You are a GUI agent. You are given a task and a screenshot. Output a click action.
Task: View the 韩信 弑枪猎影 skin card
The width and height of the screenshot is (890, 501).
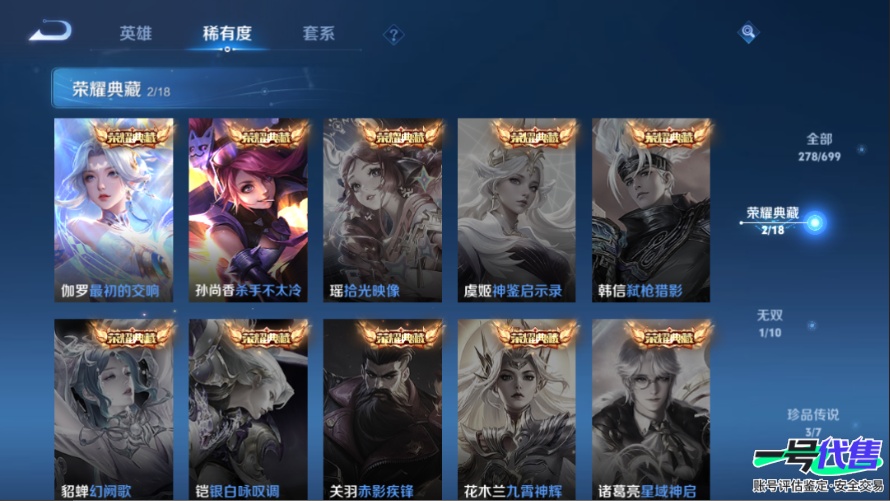(651, 210)
